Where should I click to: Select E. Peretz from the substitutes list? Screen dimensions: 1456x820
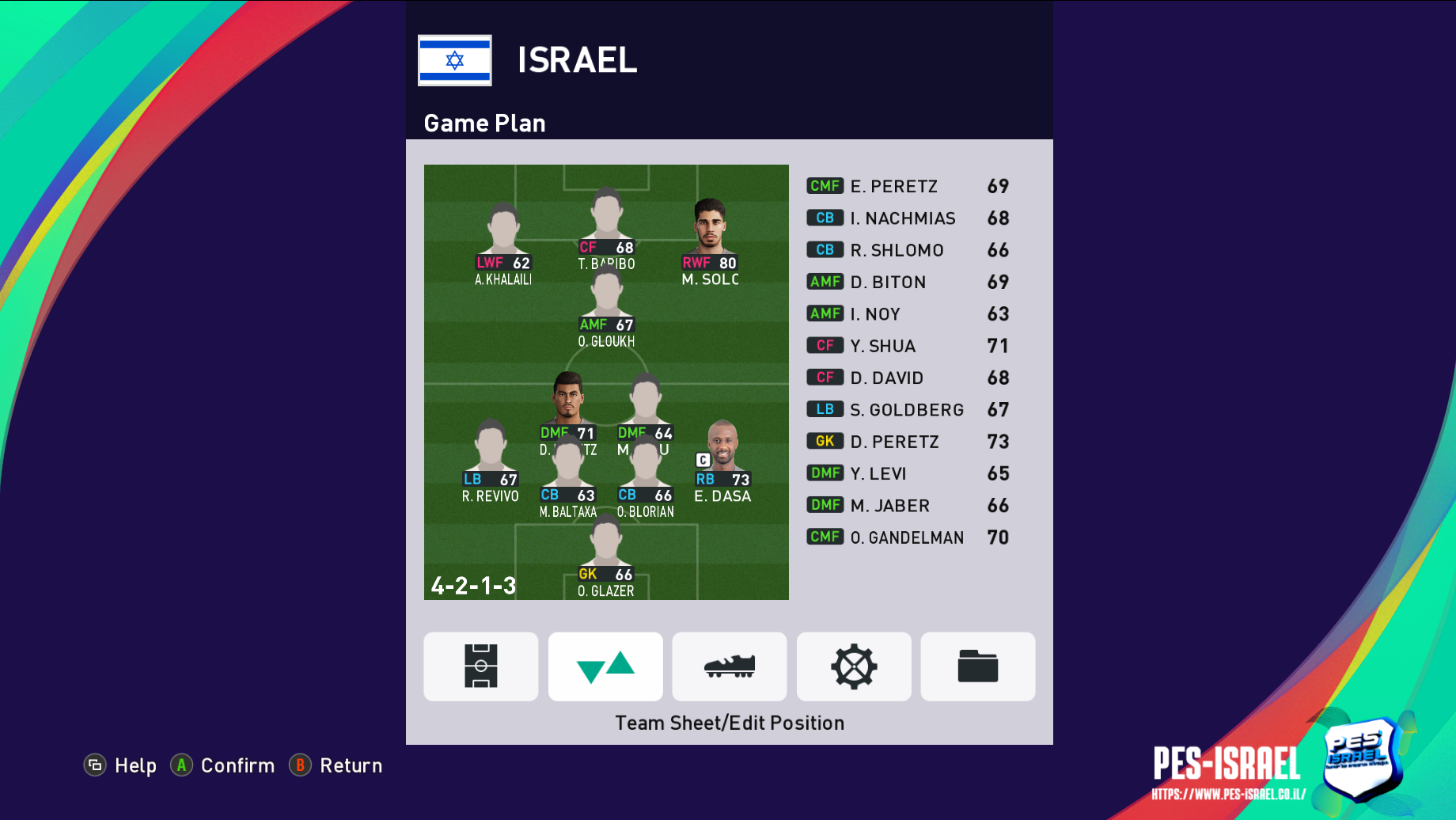click(892, 186)
